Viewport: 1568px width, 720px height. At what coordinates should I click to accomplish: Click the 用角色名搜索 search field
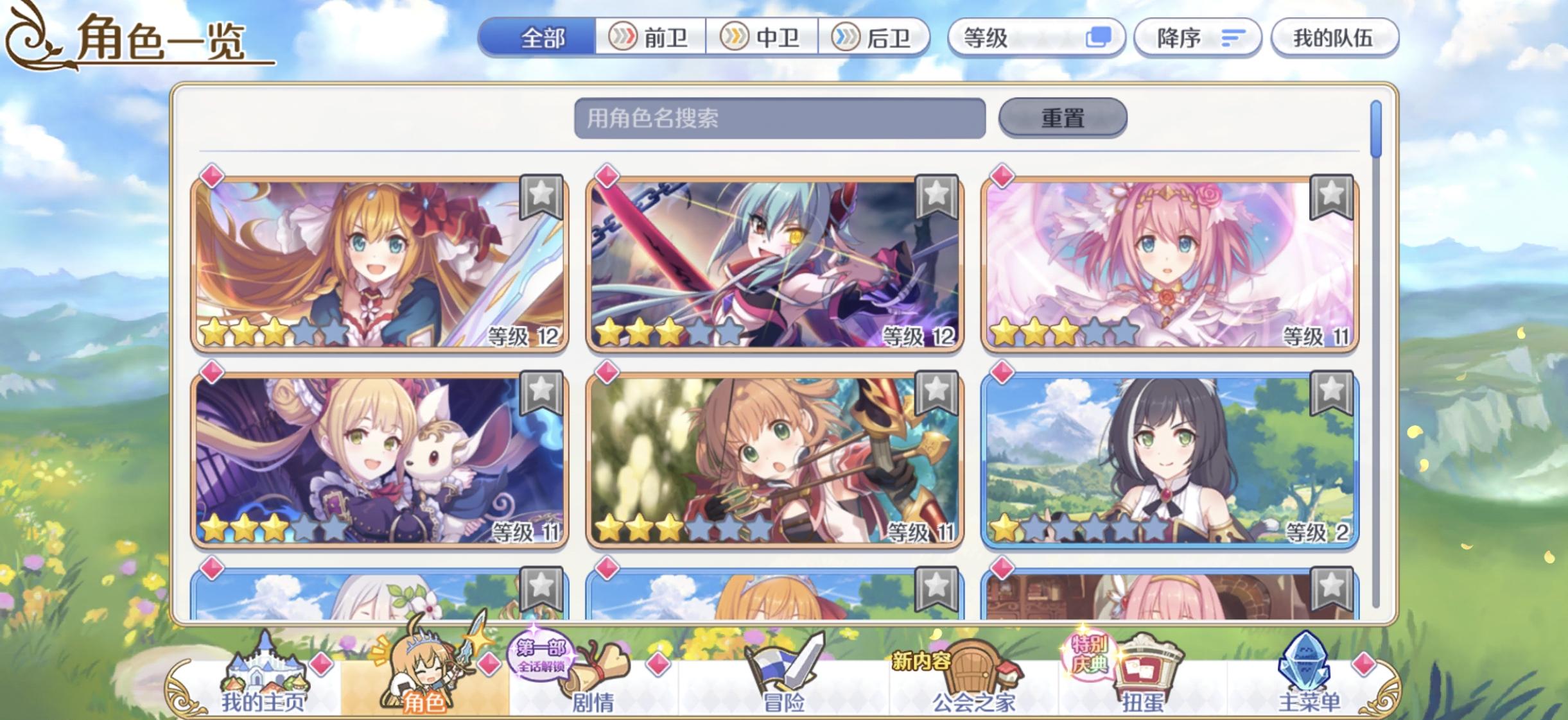(781, 119)
